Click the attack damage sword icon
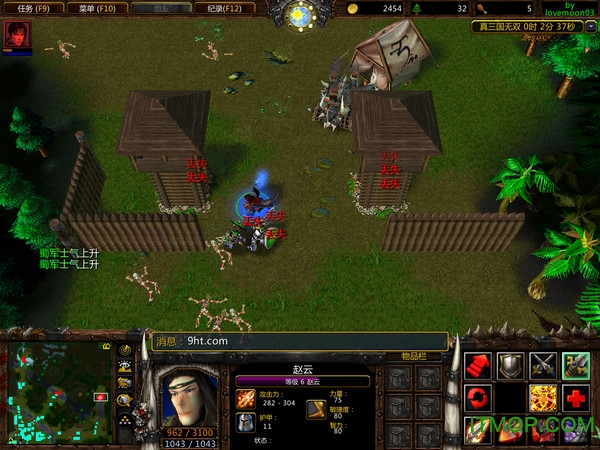The width and height of the screenshot is (600, 450). (246, 399)
